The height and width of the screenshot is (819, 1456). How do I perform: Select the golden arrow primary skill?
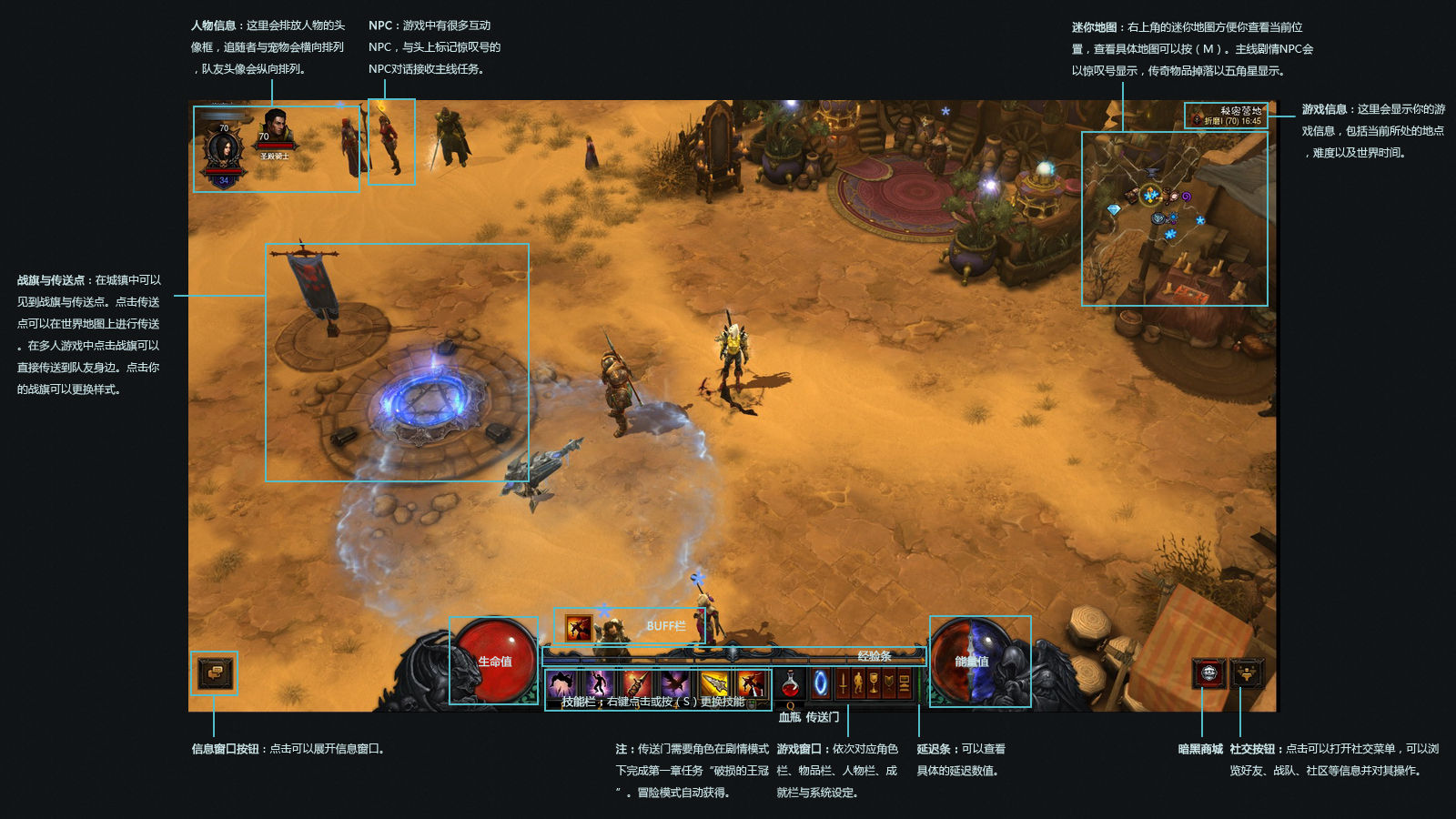[713, 683]
